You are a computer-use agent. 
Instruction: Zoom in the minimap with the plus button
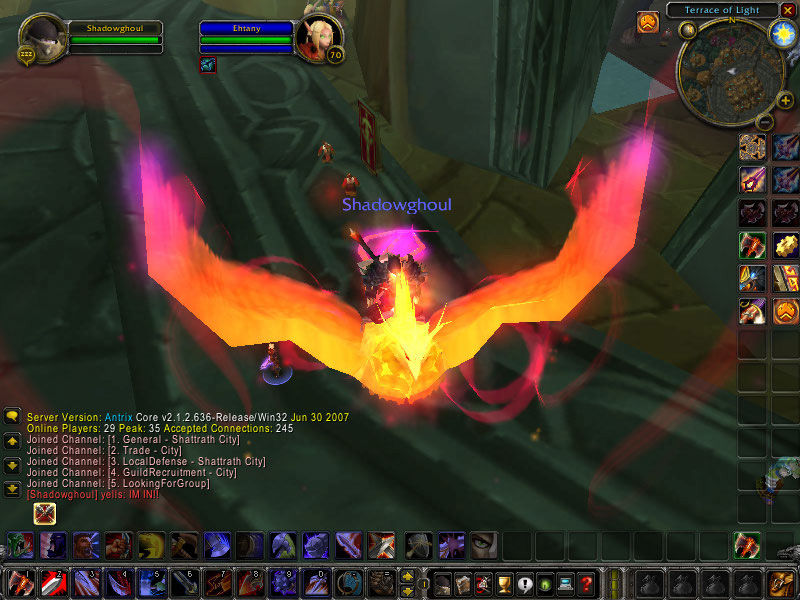[785, 100]
